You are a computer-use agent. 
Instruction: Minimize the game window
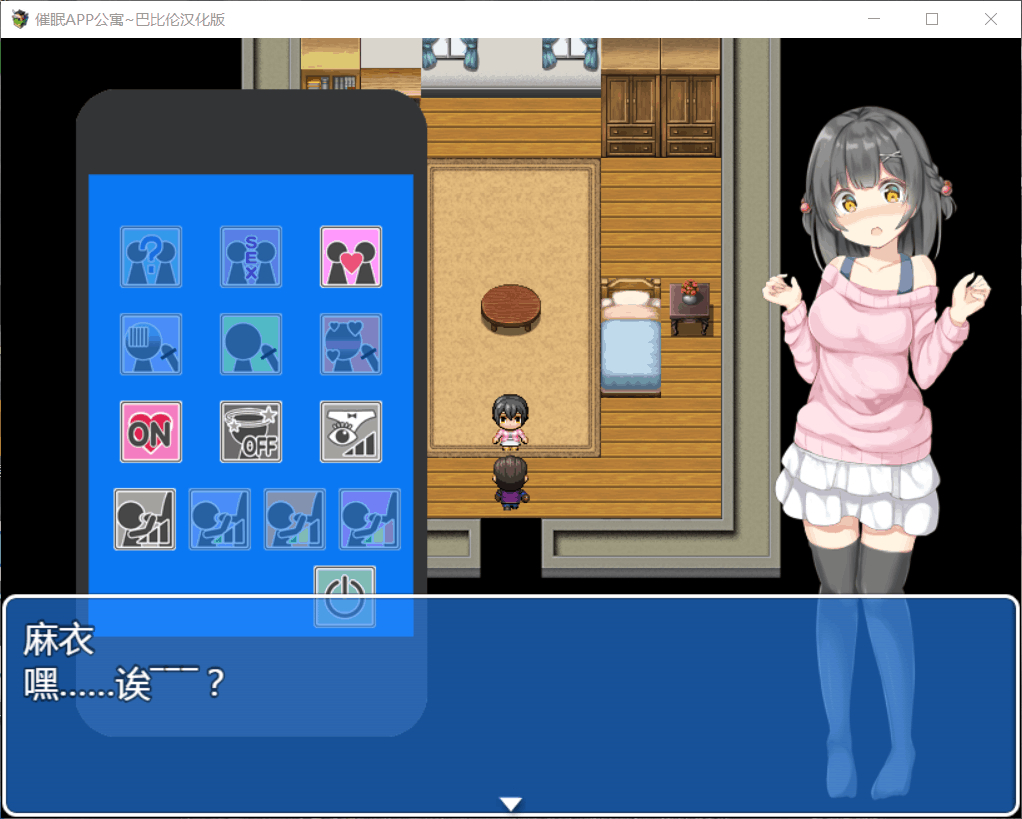(x=874, y=19)
